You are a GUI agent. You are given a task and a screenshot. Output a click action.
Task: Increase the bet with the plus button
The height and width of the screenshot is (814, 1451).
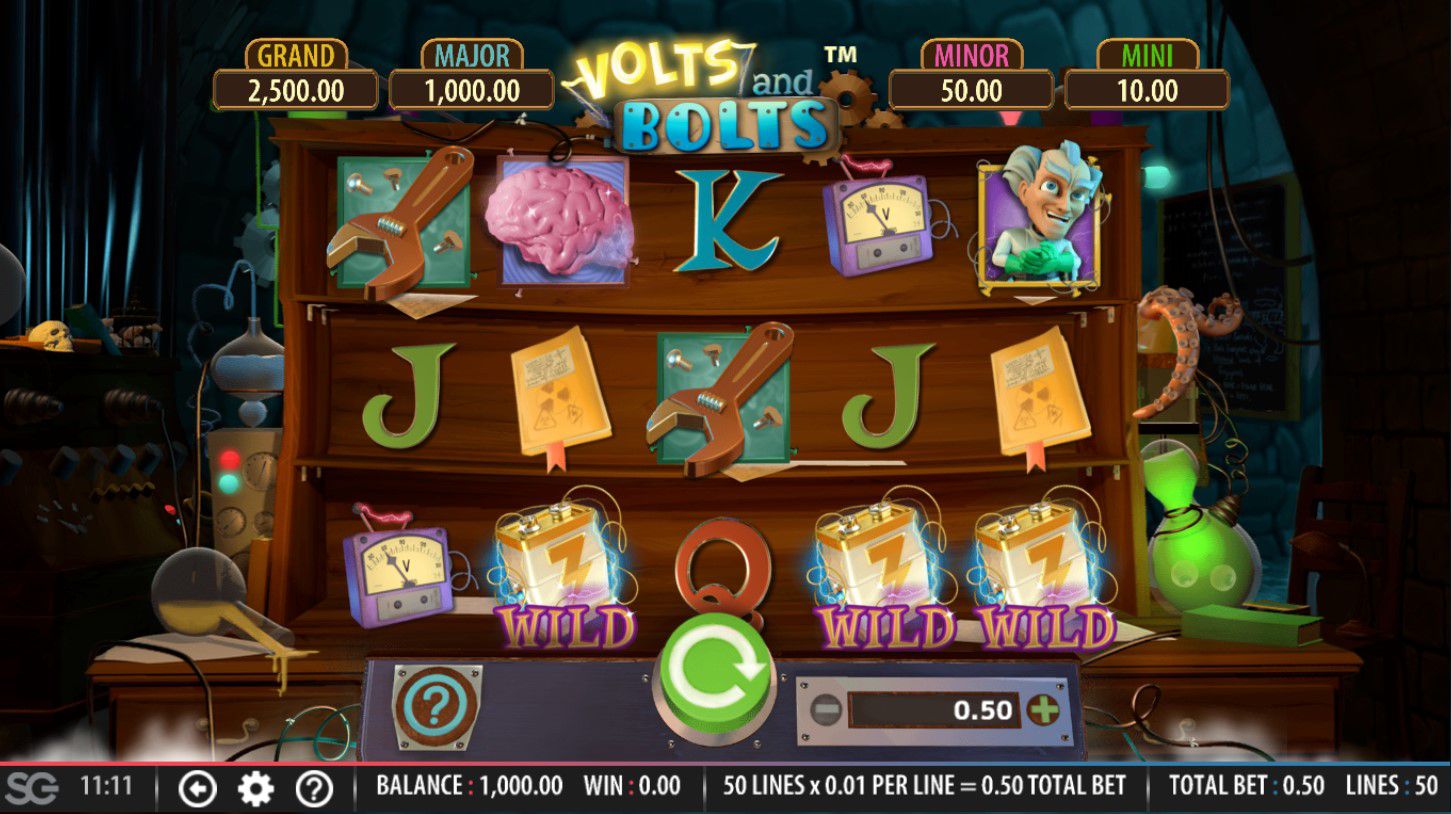point(1043,711)
